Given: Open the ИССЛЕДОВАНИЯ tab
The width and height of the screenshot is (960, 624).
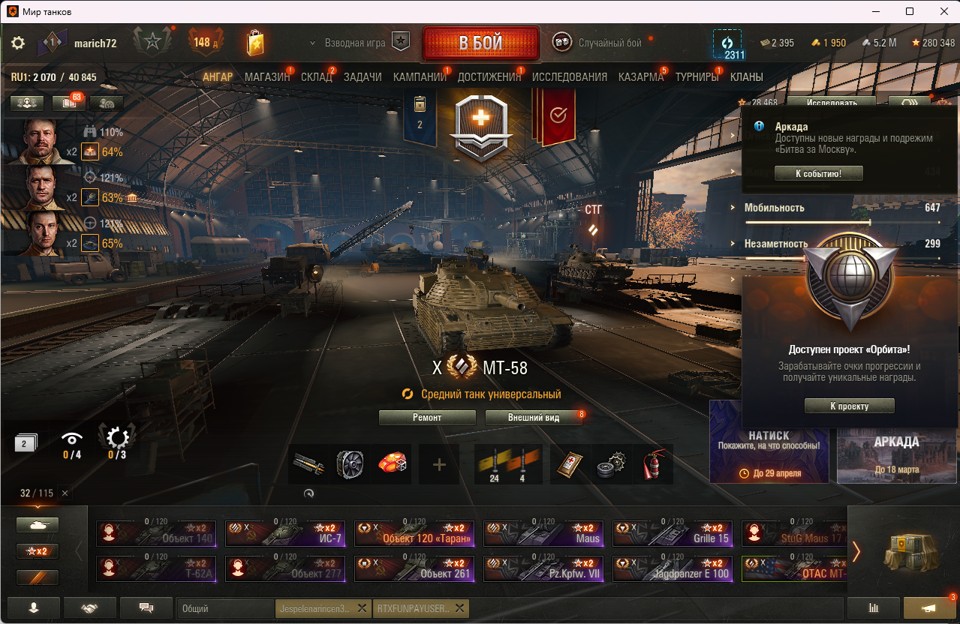Looking at the screenshot, I should coord(569,77).
